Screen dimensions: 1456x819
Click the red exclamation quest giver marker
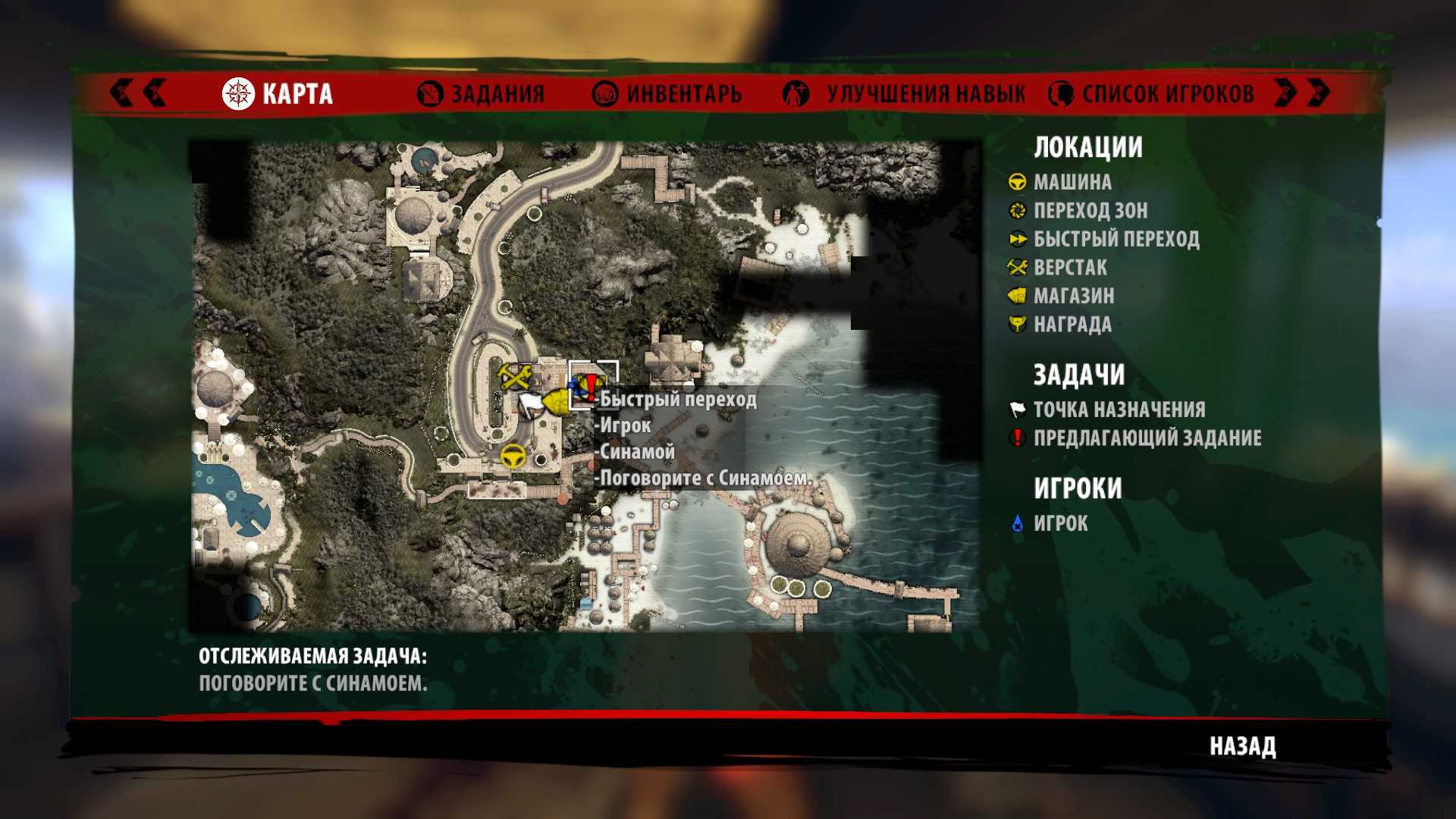pos(591,386)
